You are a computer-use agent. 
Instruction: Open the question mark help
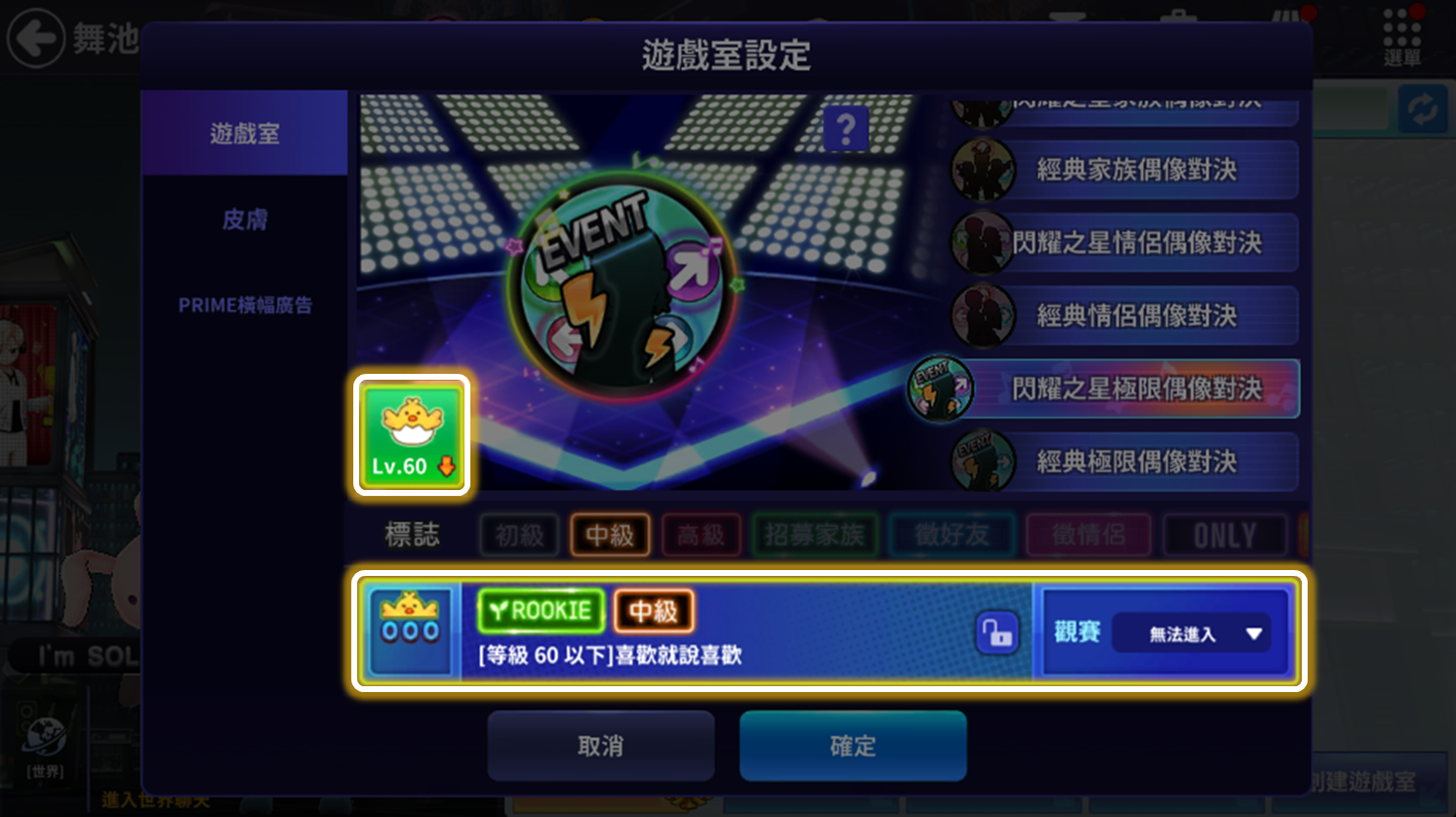click(x=845, y=129)
